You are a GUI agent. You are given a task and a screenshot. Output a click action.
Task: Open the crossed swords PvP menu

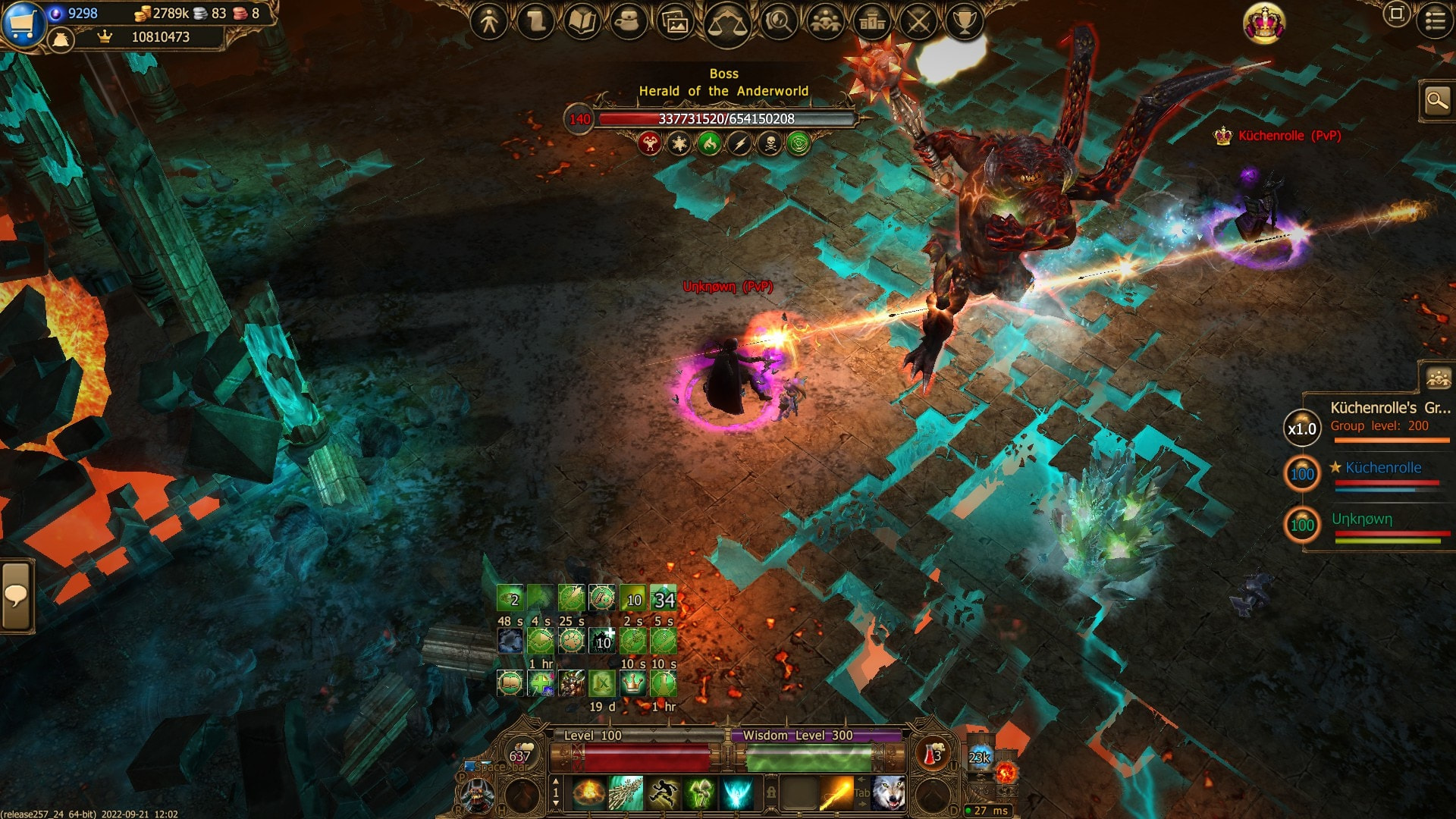(918, 23)
